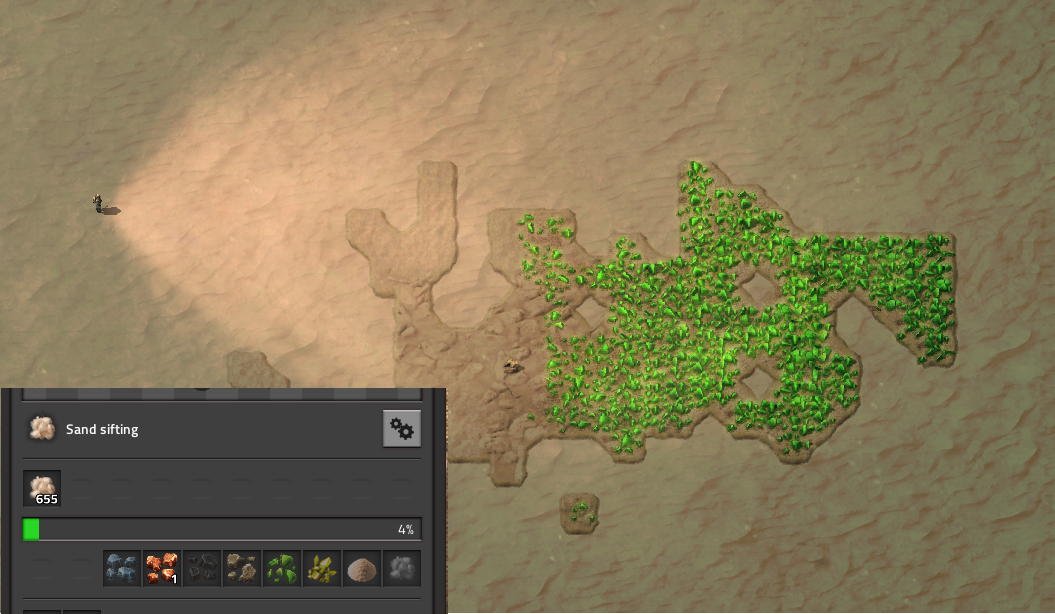Viewport: 1055px width, 614px height.
Task: Click the blue iron ore output slot
Action: tap(122, 568)
